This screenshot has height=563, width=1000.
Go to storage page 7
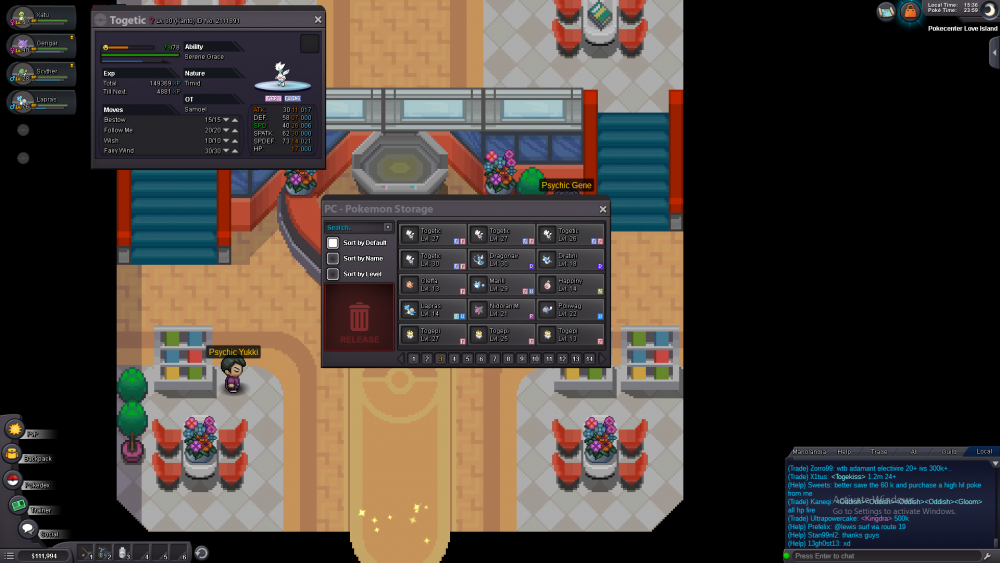pyautogui.click(x=495, y=358)
